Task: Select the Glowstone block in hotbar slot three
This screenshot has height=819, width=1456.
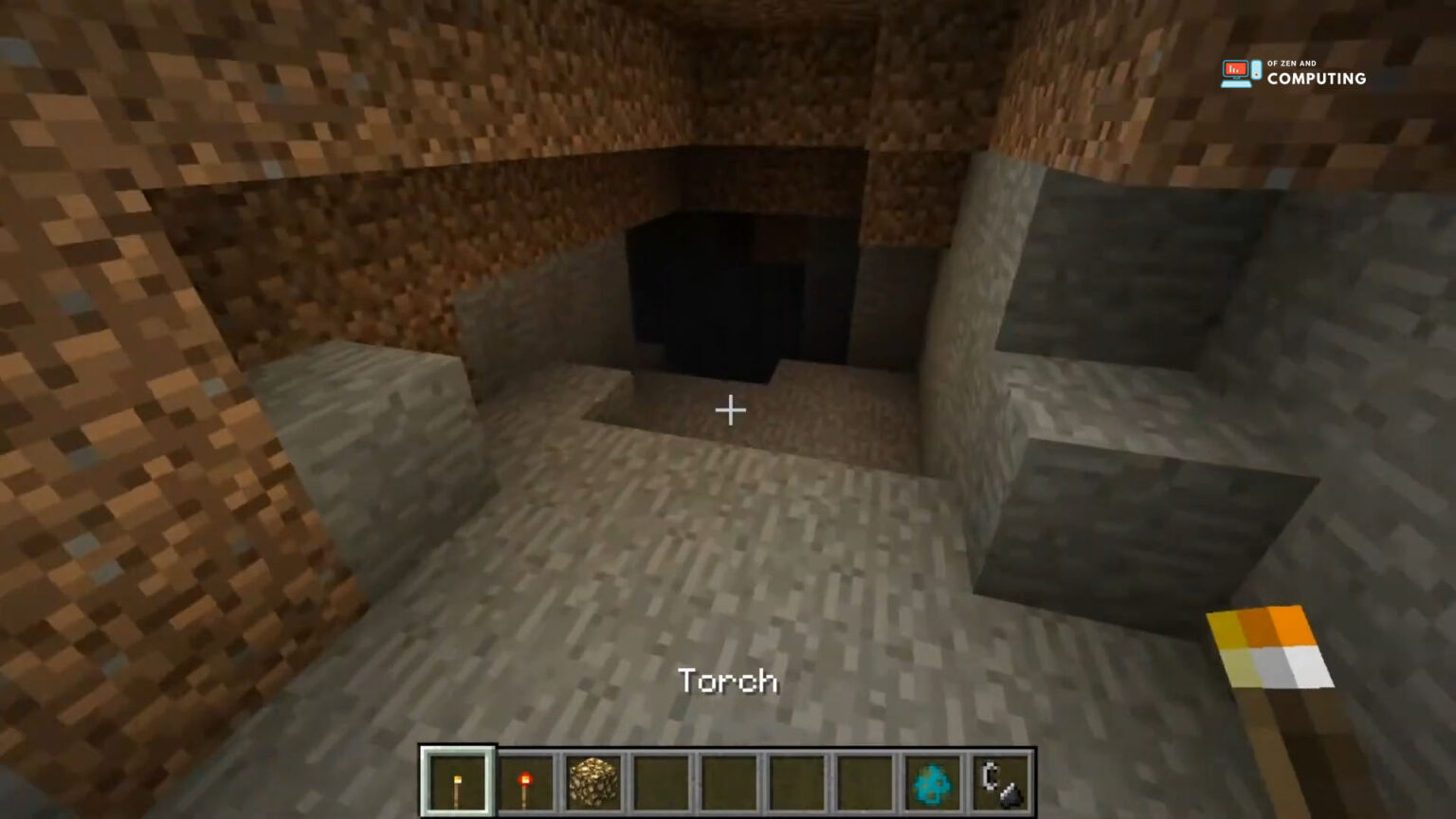Action: tap(591, 780)
